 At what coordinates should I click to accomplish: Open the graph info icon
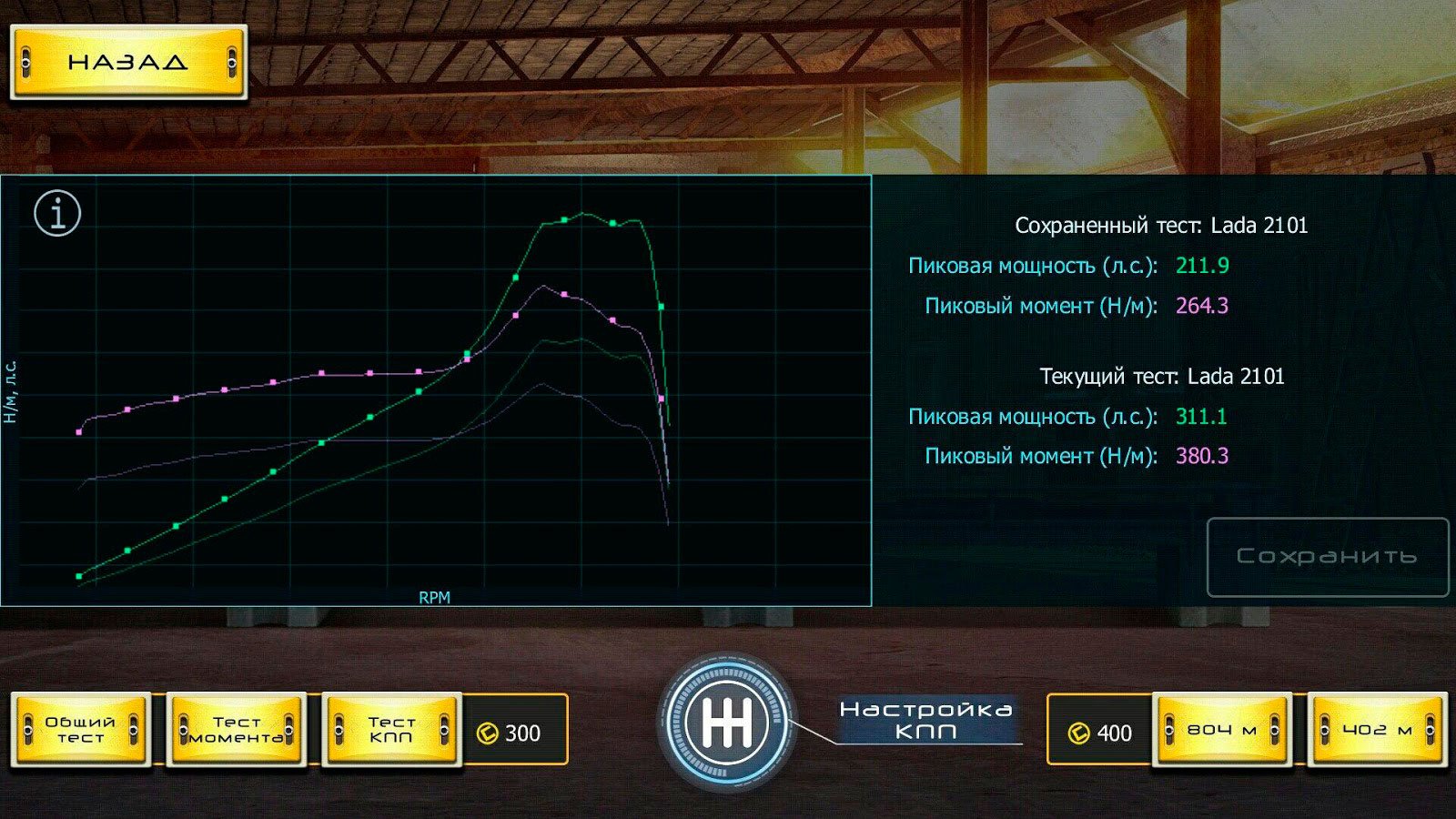[57, 214]
